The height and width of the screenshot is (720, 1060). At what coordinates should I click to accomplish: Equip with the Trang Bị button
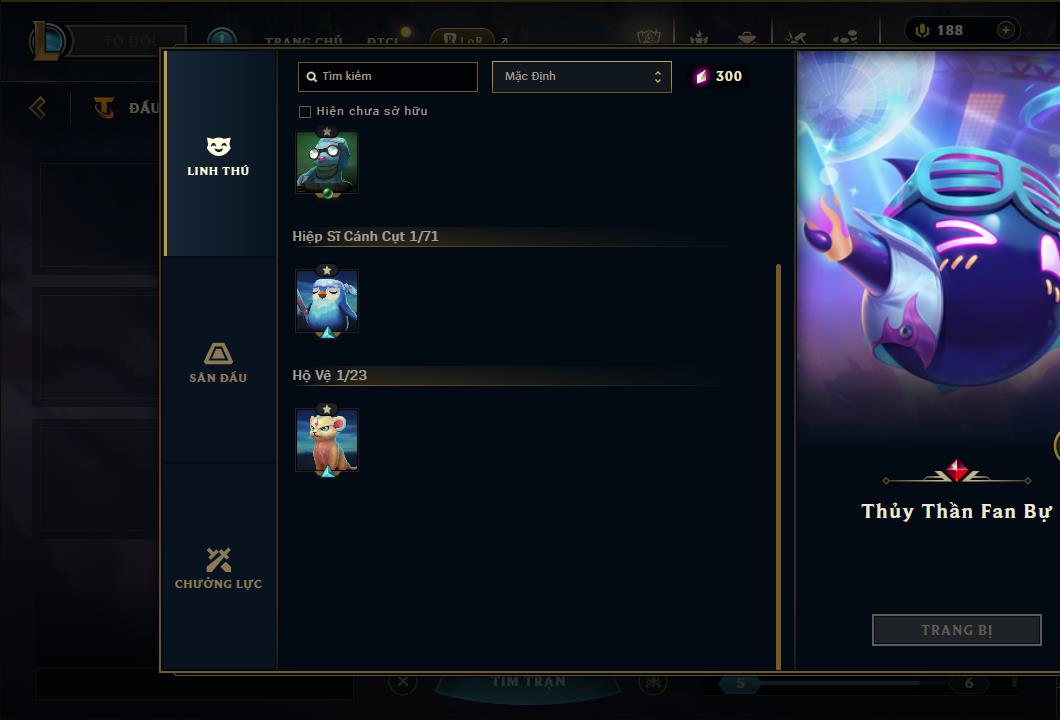956,630
